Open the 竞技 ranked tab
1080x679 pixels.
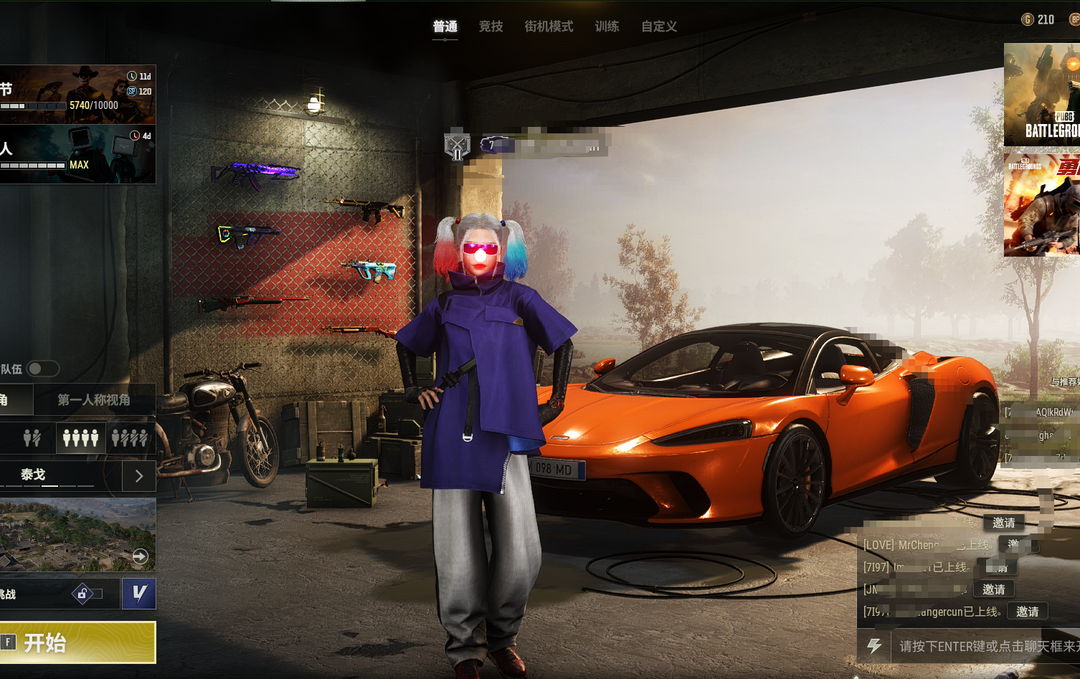pos(491,26)
